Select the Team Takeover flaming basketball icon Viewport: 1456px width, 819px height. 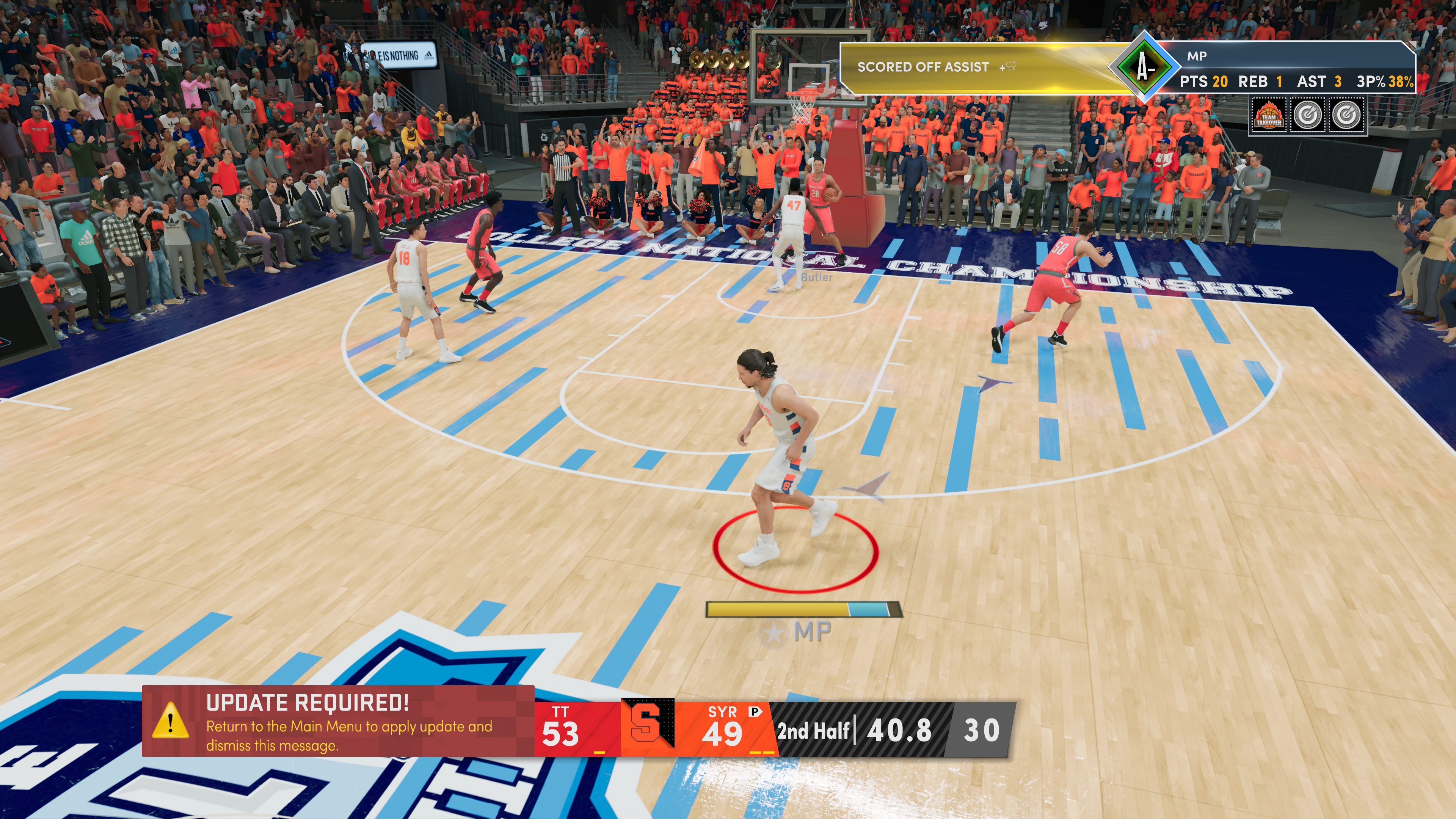pos(1268,115)
